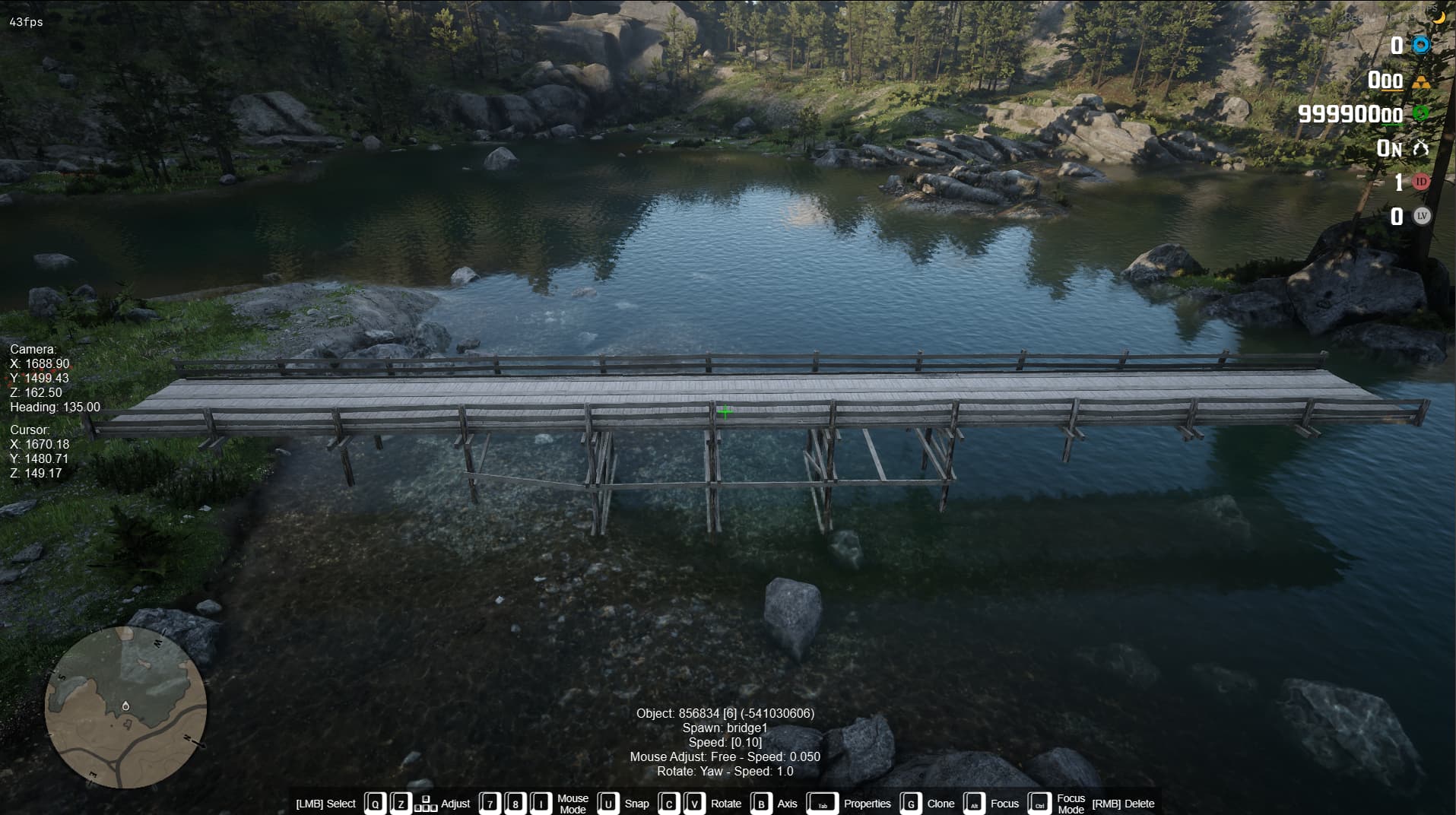This screenshot has width=1456, height=815.
Task: Click the G key icon for Clone
Action: pos(909,803)
